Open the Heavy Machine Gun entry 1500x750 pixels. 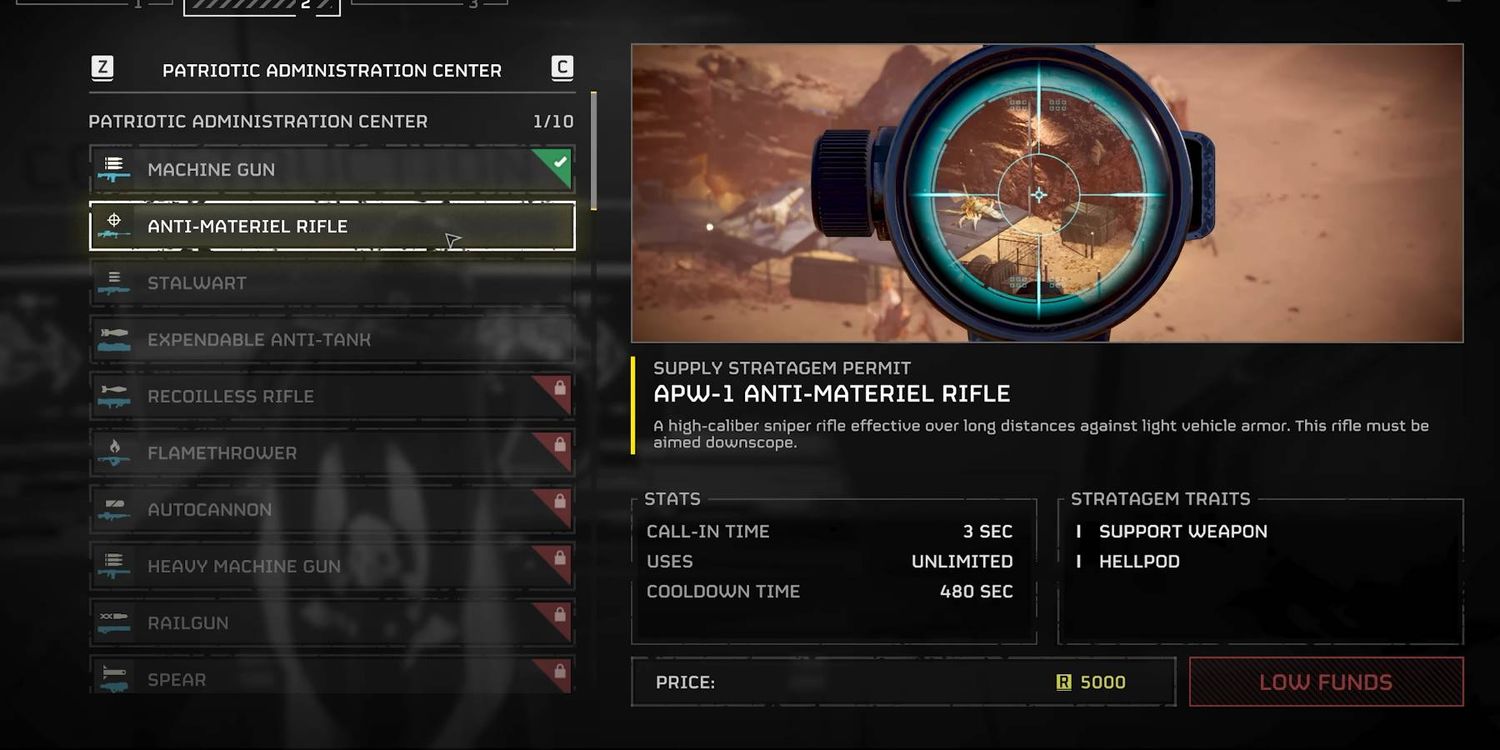click(x=331, y=566)
